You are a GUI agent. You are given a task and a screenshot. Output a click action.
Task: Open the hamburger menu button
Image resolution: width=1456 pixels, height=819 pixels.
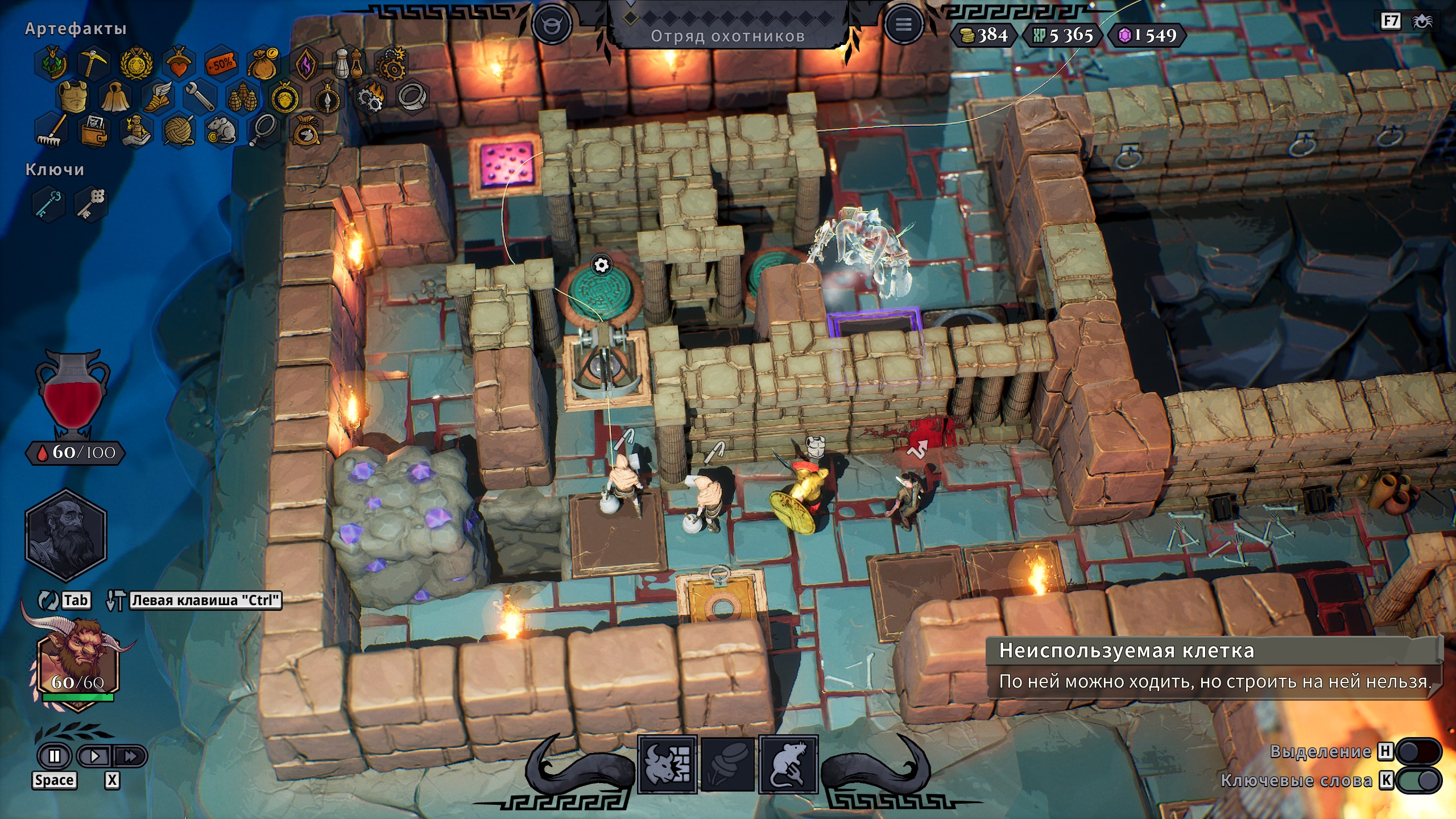(903, 25)
